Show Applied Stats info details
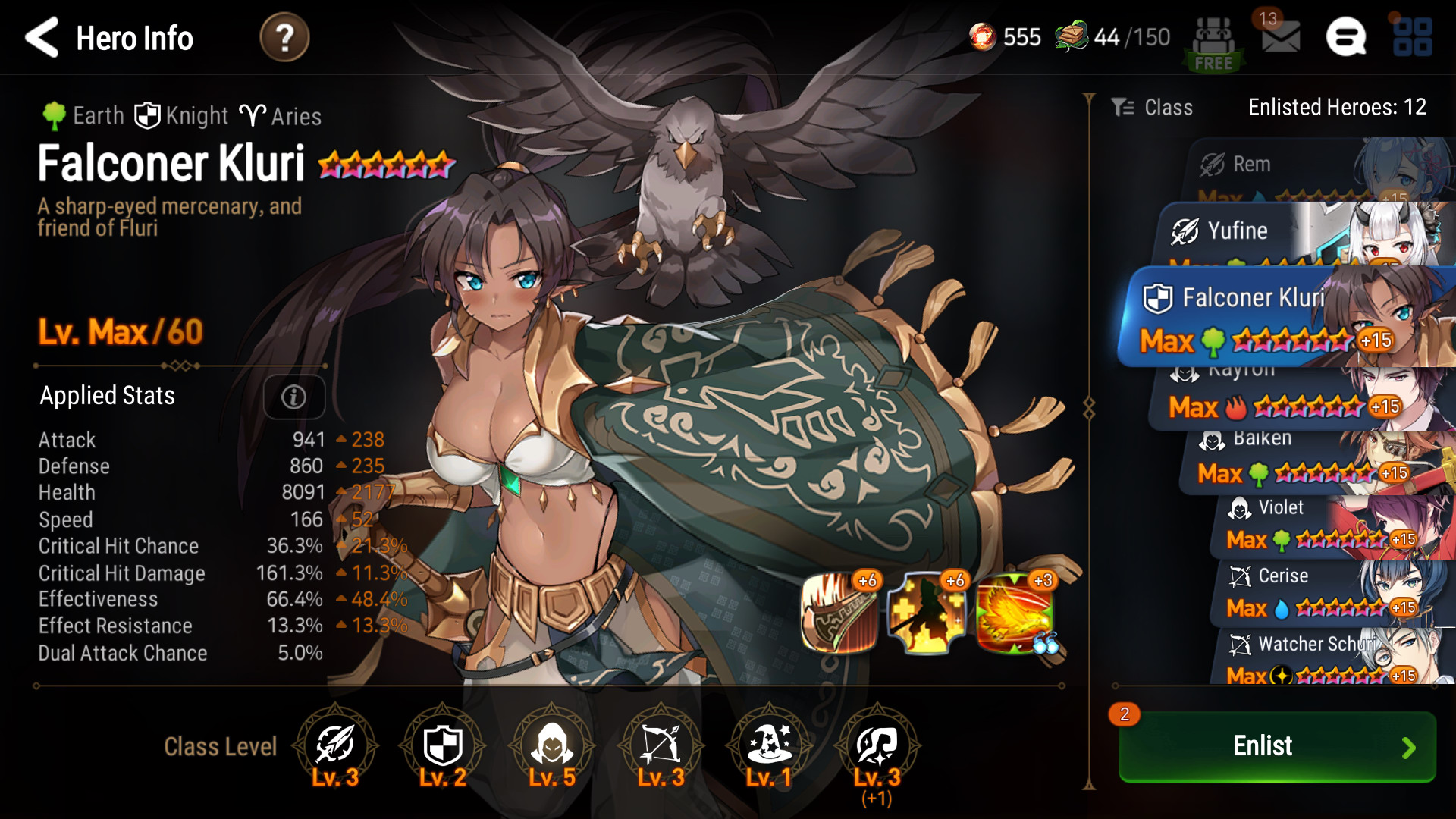The image size is (1456, 819). (x=293, y=397)
